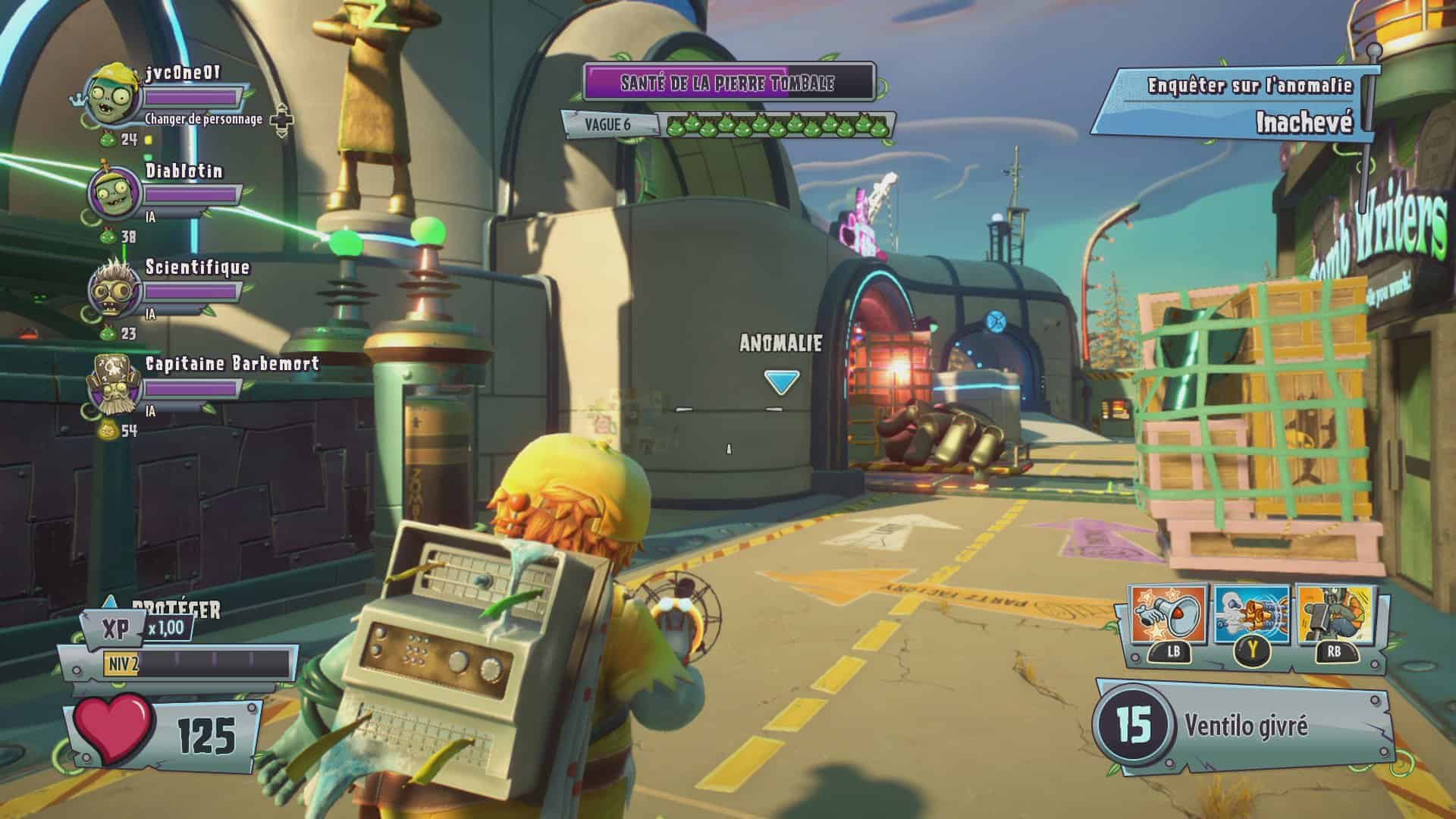This screenshot has width=1456, height=819.
Task: Choose the Diablotin teammate portrait
Action: coord(115,193)
